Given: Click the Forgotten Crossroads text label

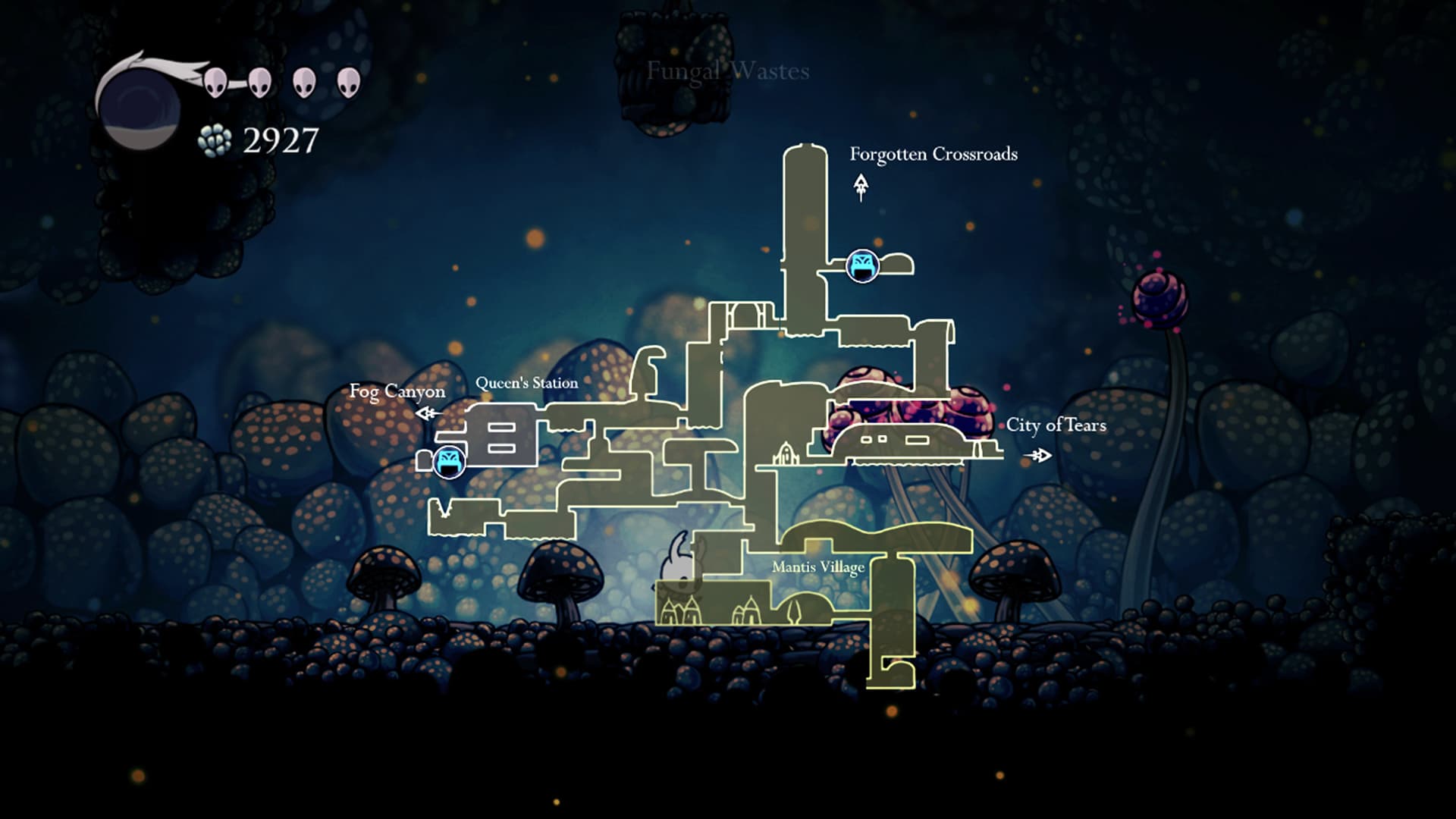Looking at the screenshot, I should (934, 154).
